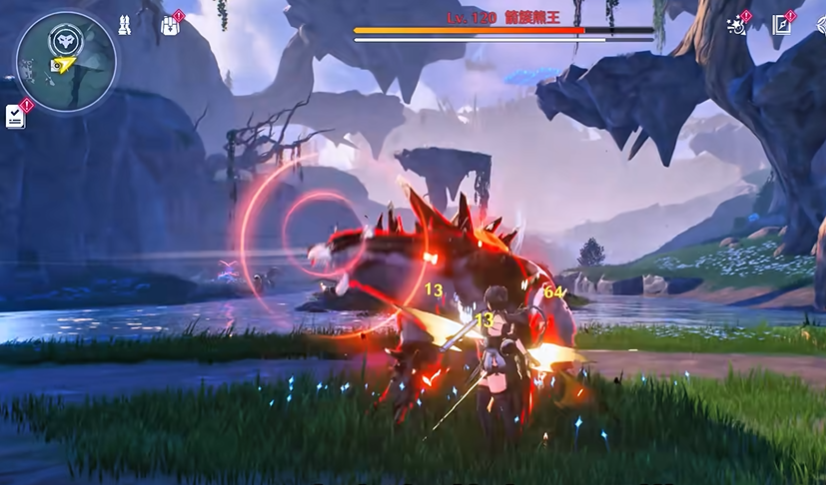This screenshot has height=485, width=826.
Task: Open the compass guidebook icon
Action: pyautogui.click(x=782, y=25)
